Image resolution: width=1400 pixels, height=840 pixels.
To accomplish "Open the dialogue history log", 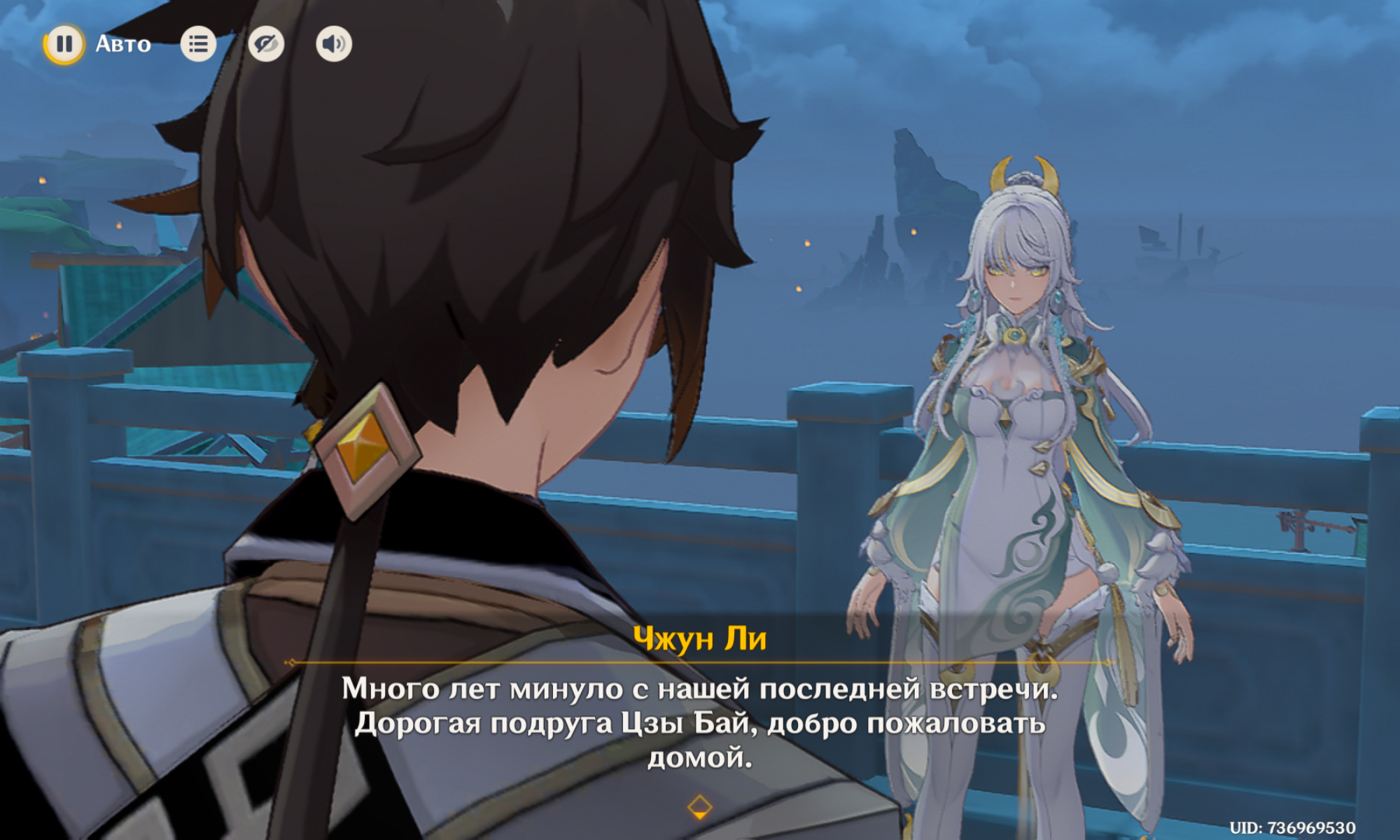I will [198, 44].
